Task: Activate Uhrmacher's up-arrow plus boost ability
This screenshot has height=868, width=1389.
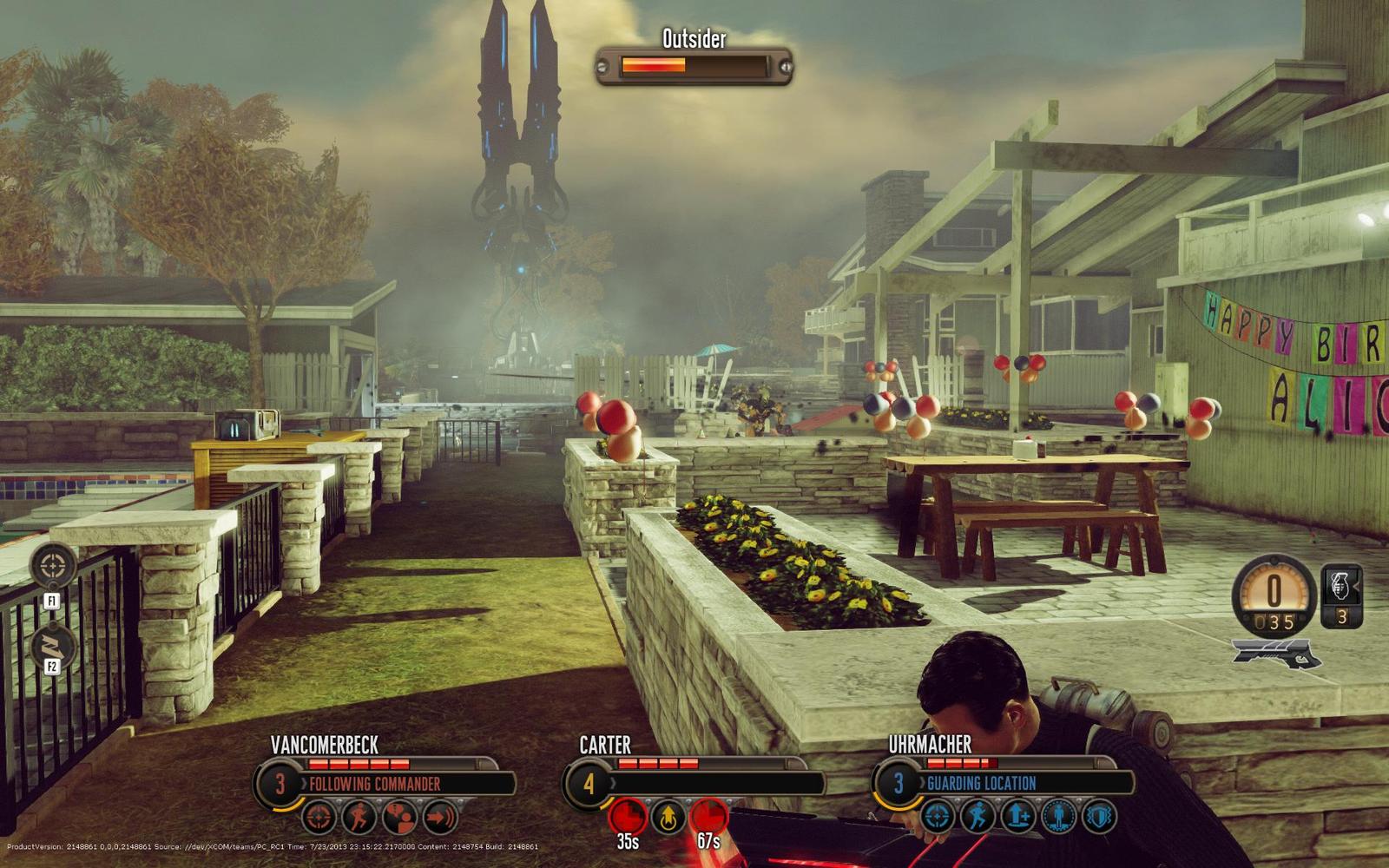Action: click(x=1017, y=817)
